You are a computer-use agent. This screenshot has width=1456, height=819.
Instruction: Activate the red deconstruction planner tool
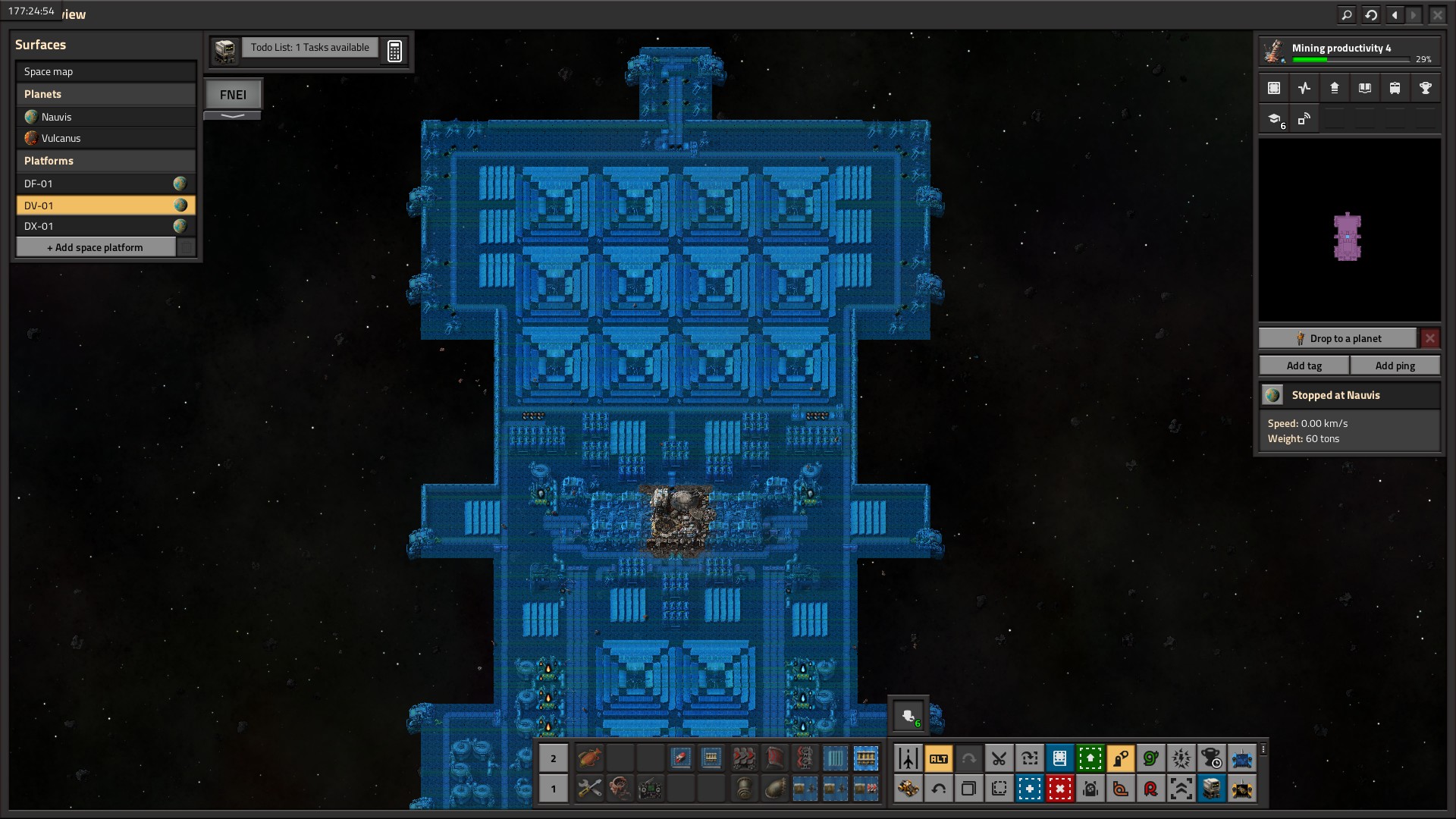click(x=1059, y=789)
